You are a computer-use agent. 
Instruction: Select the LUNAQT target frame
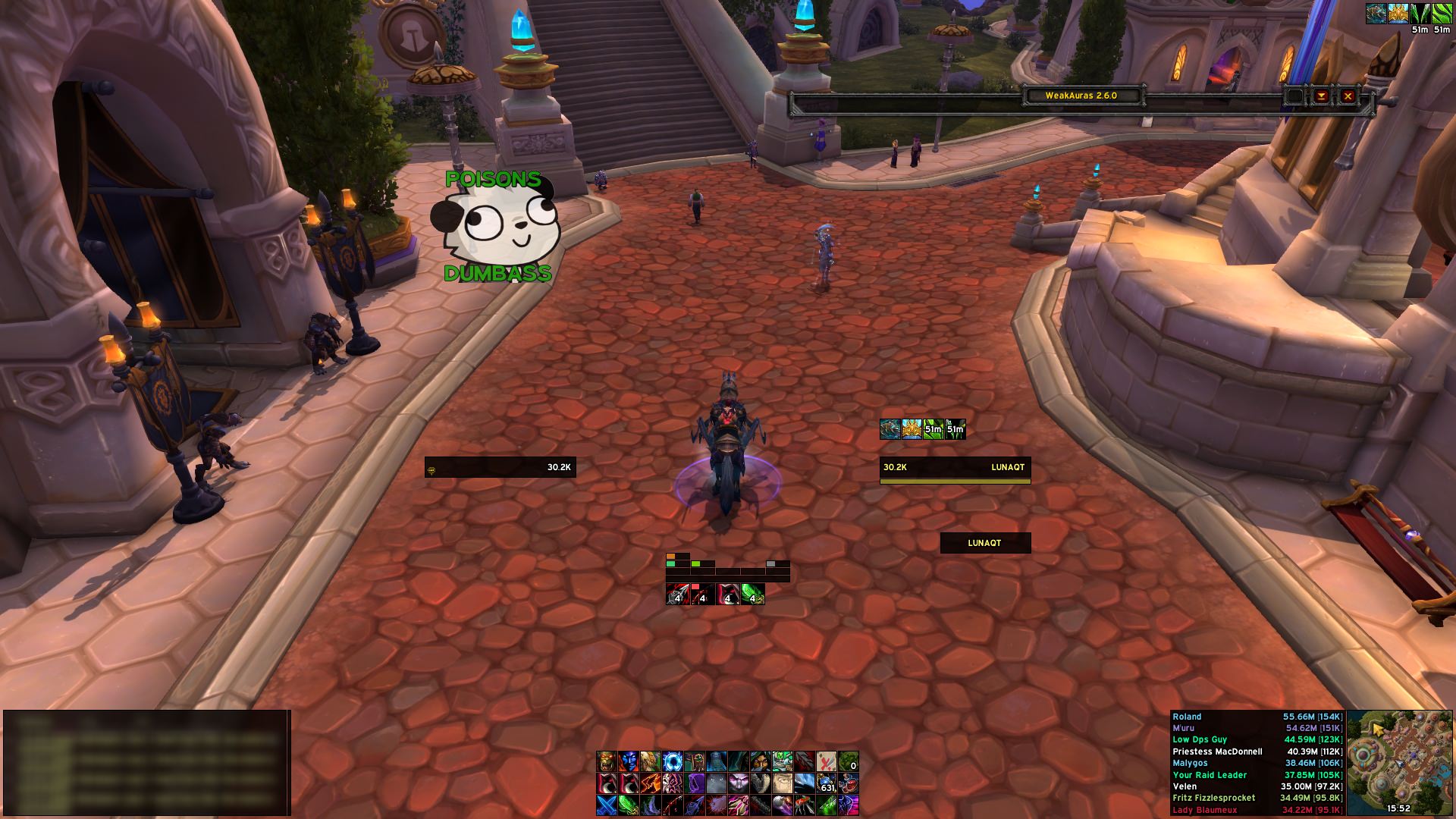click(955, 468)
